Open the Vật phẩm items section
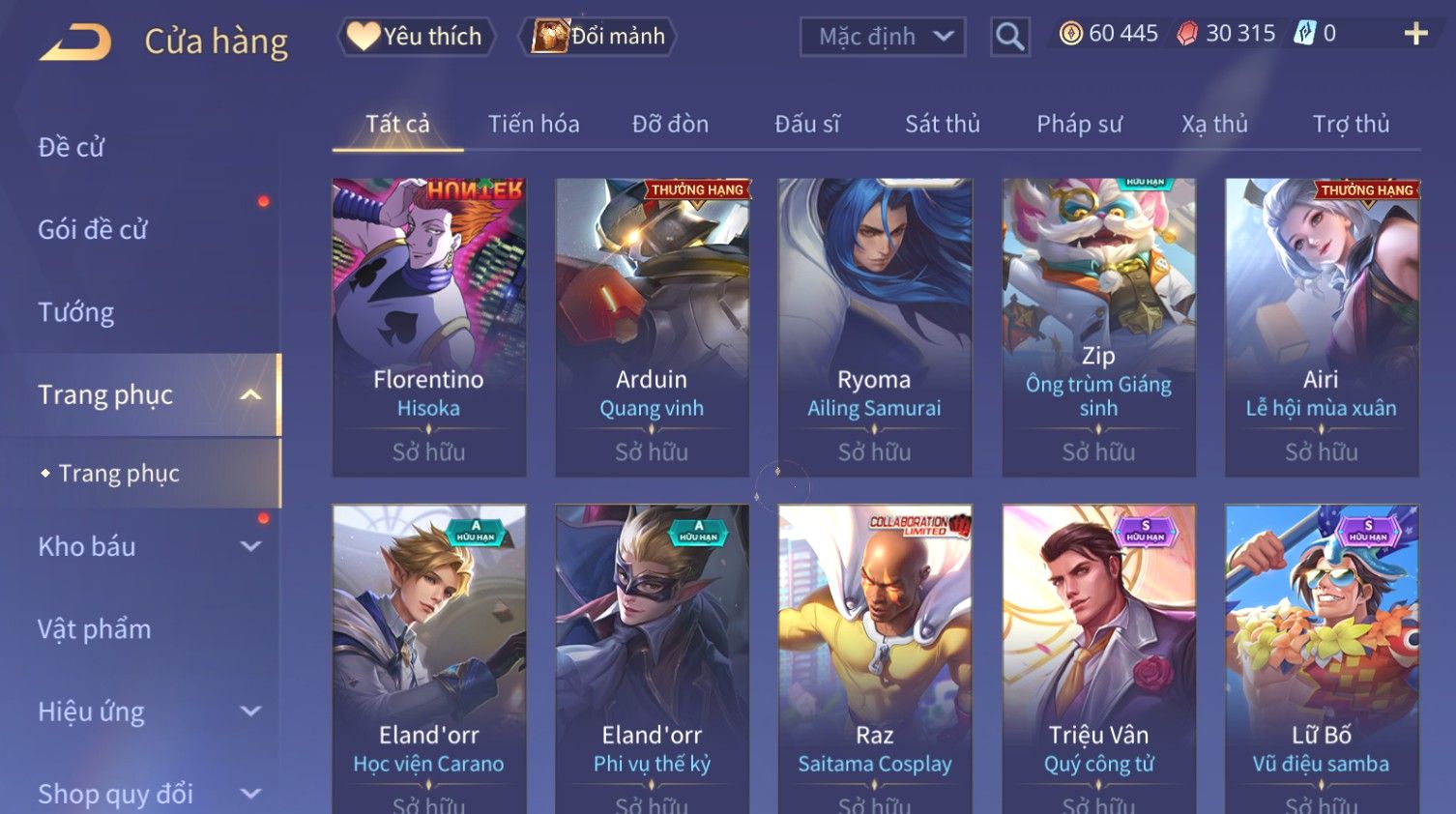 pos(95,629)
